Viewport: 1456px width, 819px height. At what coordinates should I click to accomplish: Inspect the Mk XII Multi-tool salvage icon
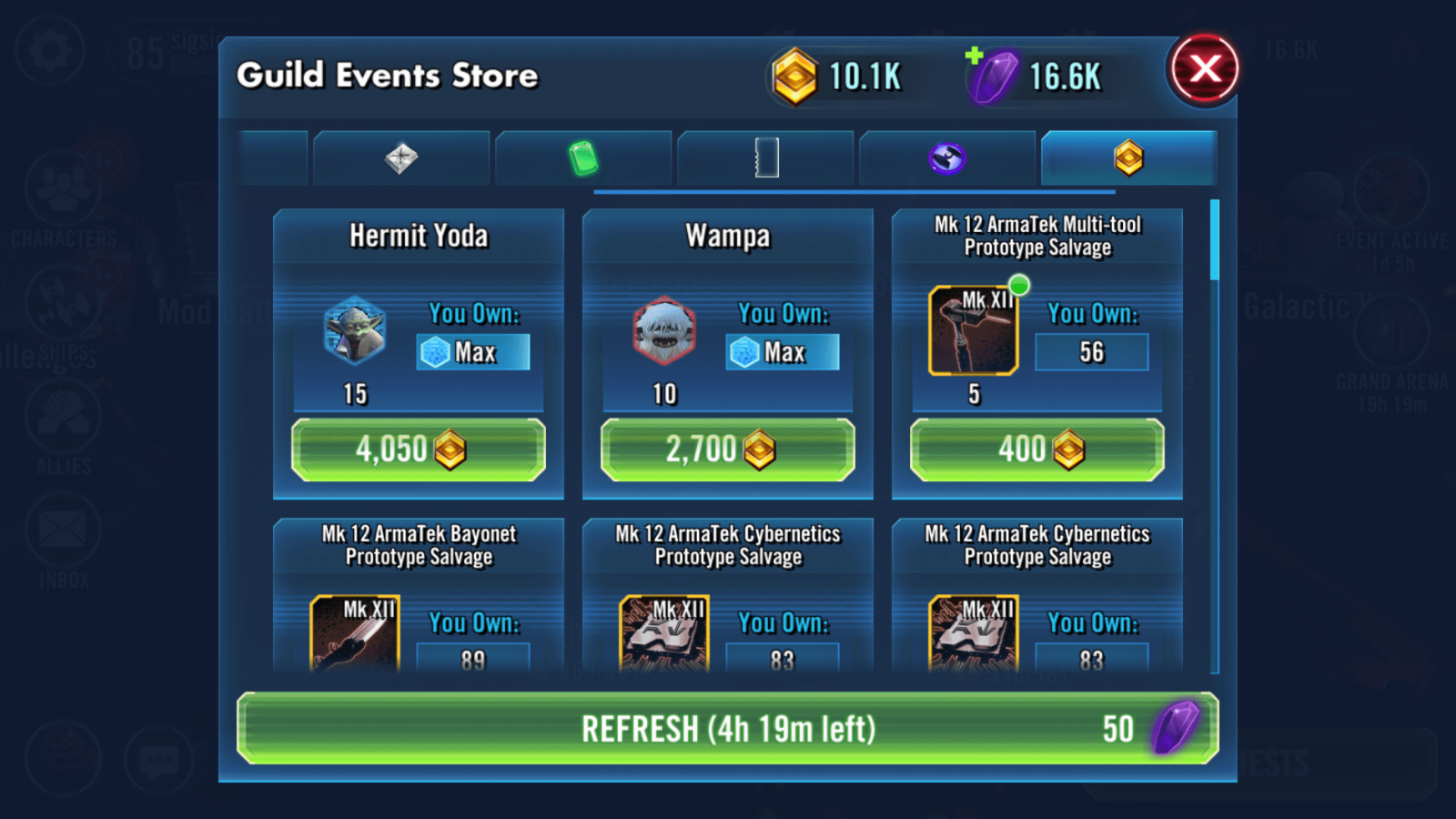pos(973,331)
